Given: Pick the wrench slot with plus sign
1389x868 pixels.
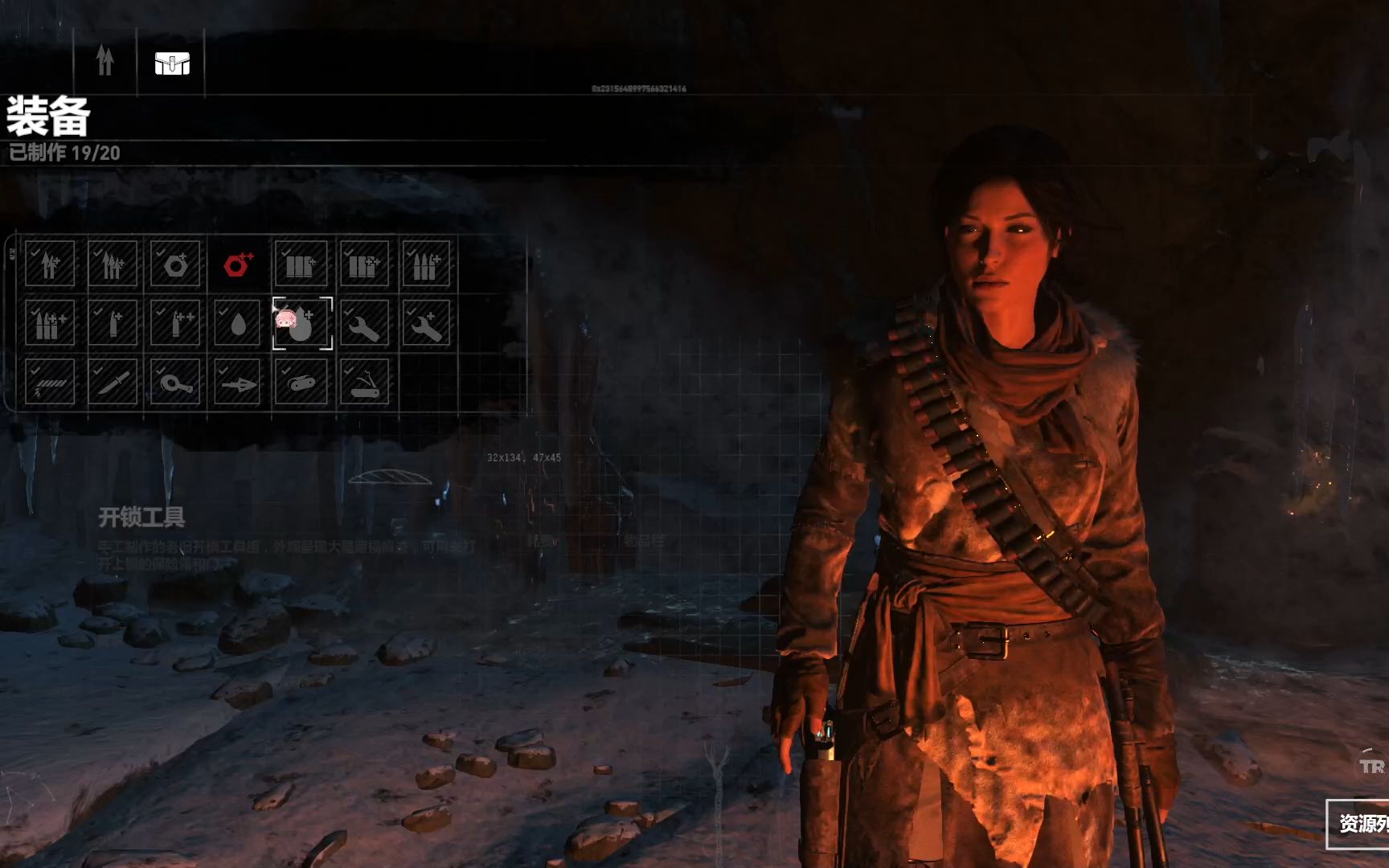Looking at the screenshot, I should (x=426, y=323).
